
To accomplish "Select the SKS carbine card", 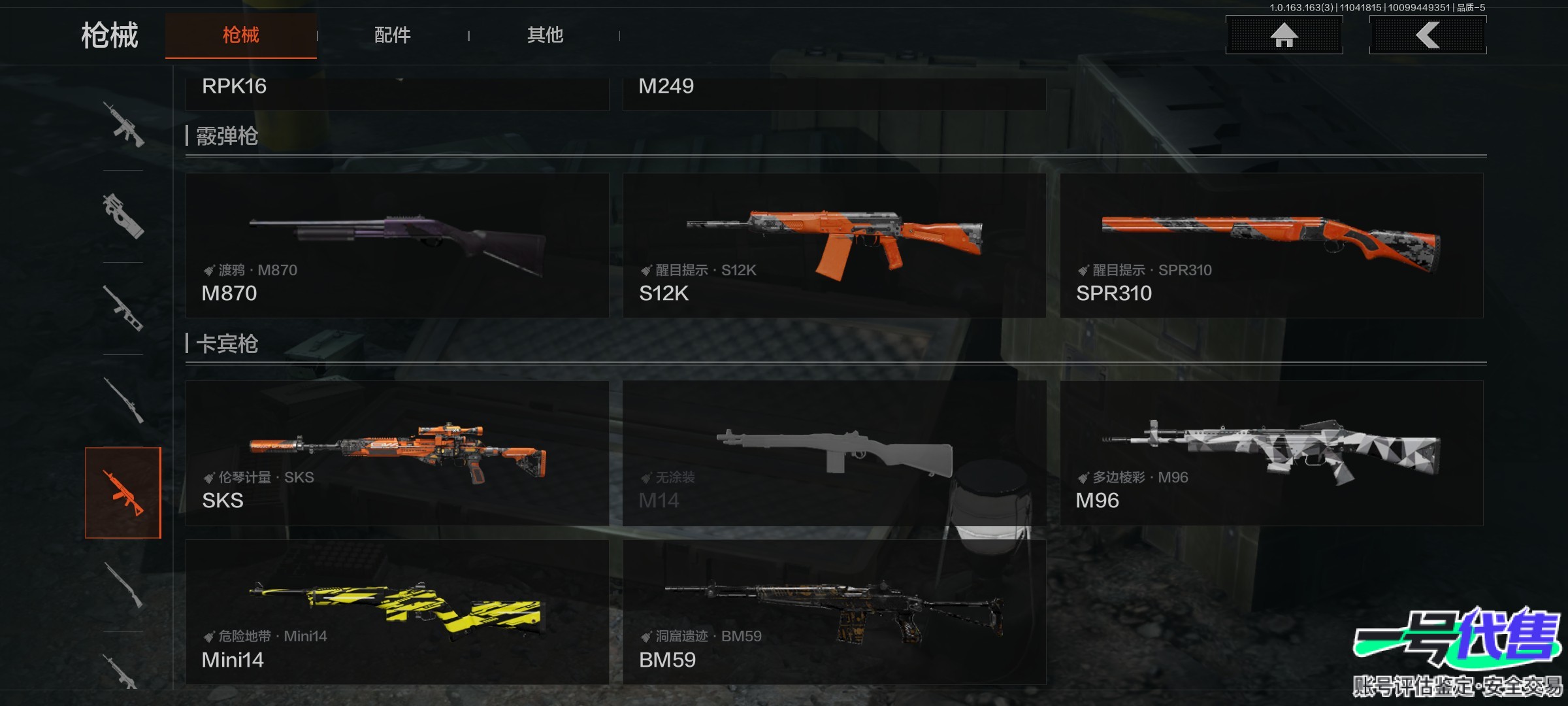I will (397, 454).
